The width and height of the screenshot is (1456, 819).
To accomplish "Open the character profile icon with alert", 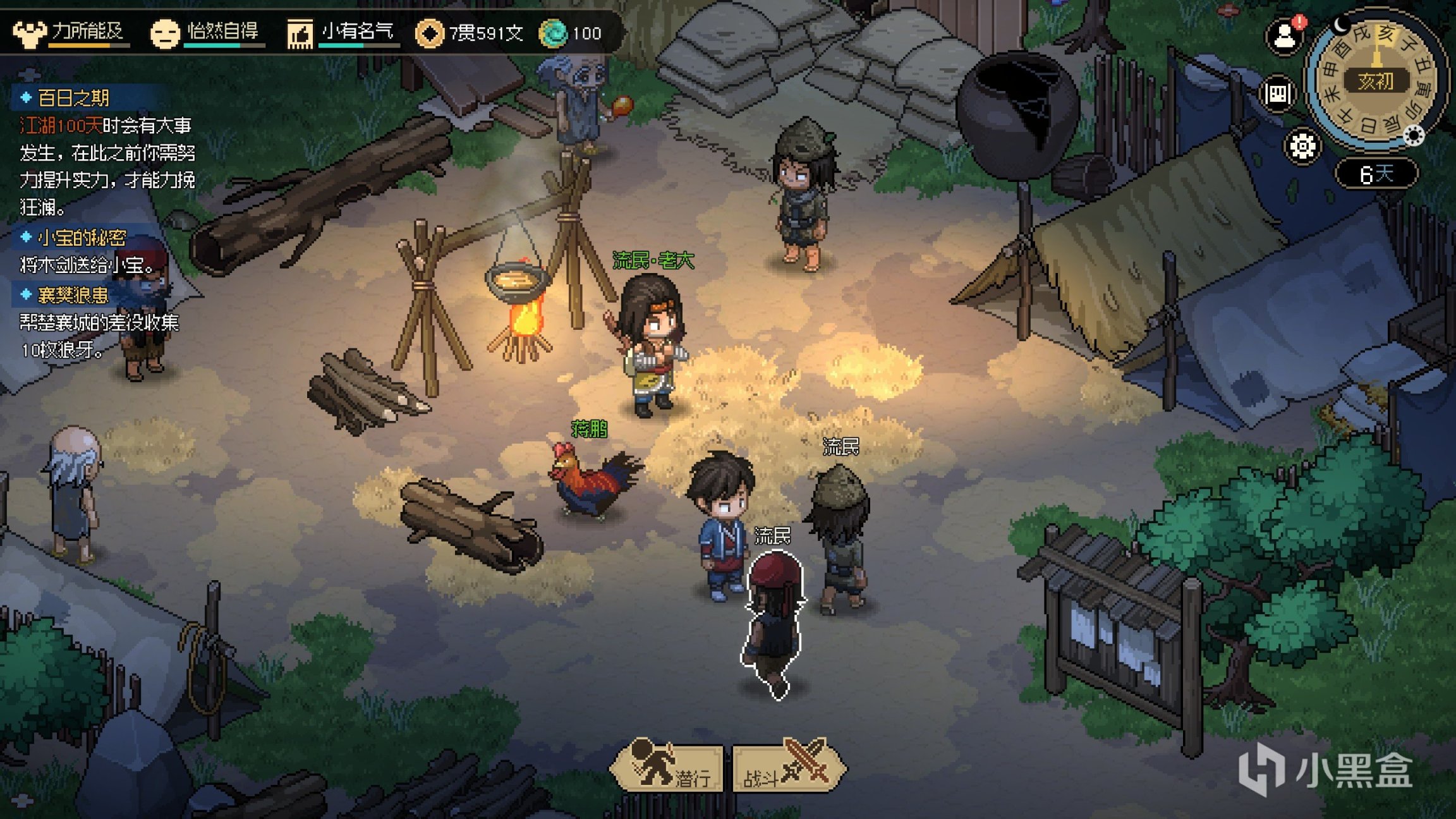I will pos(1285,36).
